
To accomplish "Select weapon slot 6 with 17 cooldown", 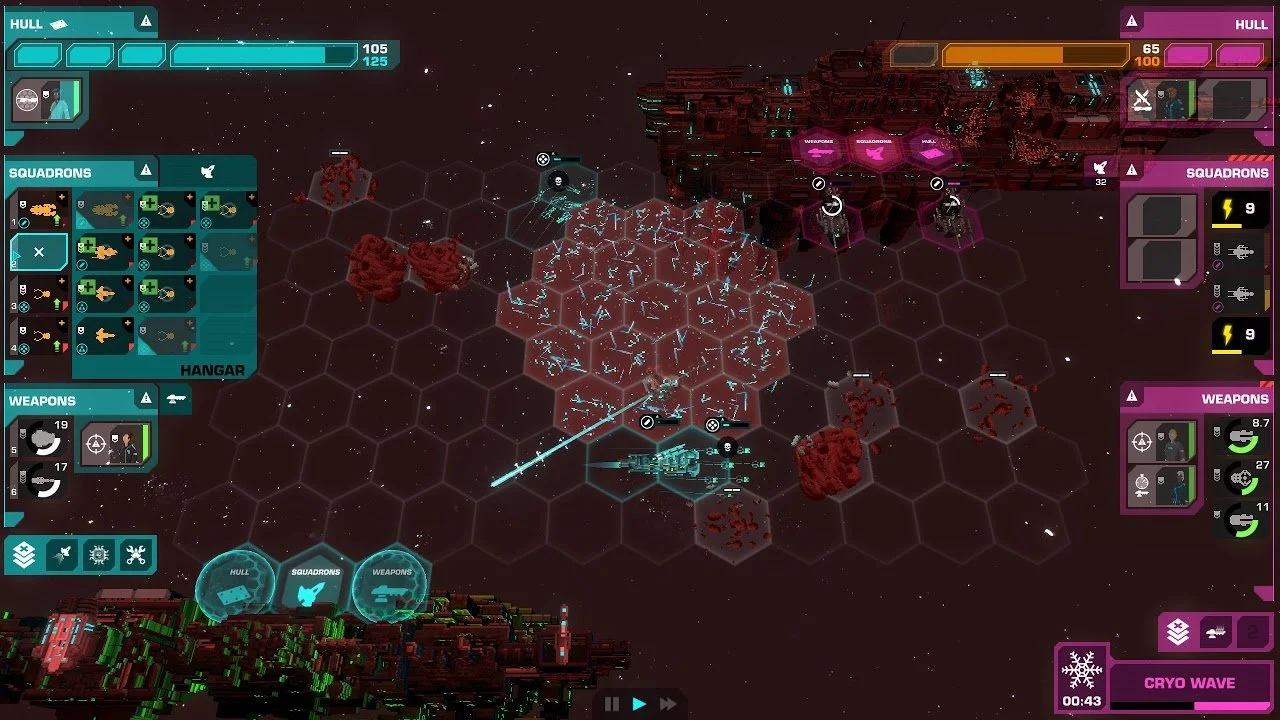I will pyautogui.click(x=42, y=482).
